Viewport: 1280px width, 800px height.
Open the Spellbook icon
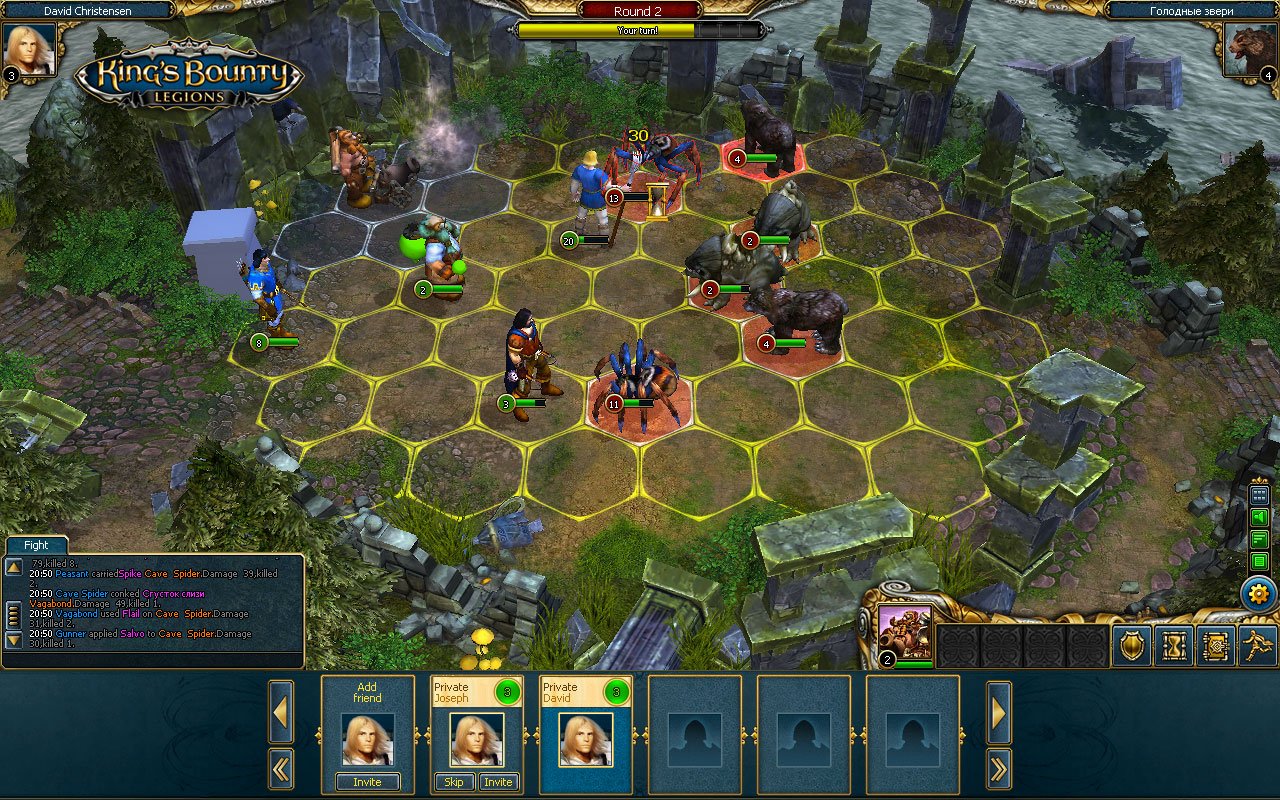(x=1216, y=646)
